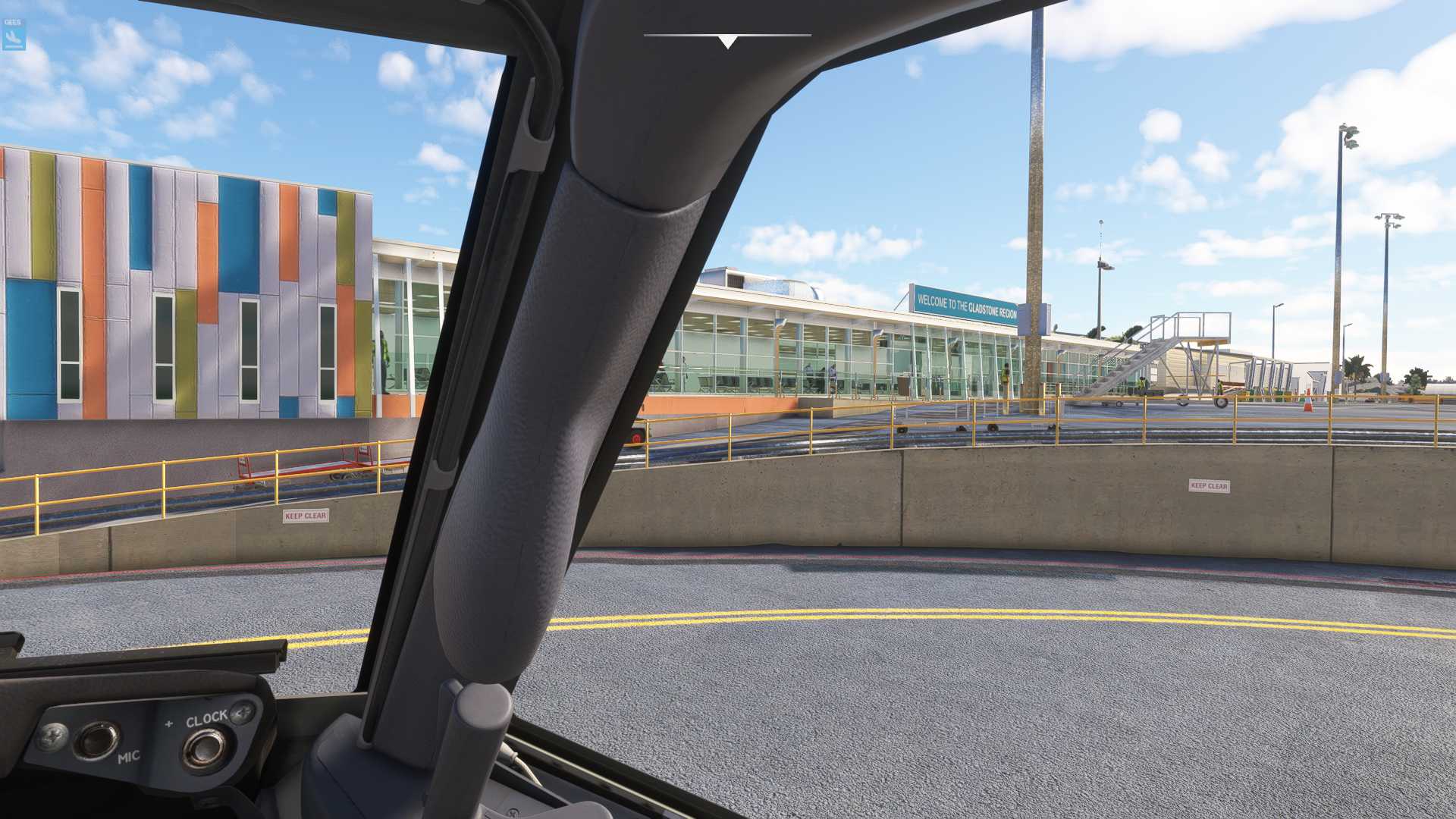
Task: Expand the toolbar drop-down arrow handle
Action: pos(727,42)
